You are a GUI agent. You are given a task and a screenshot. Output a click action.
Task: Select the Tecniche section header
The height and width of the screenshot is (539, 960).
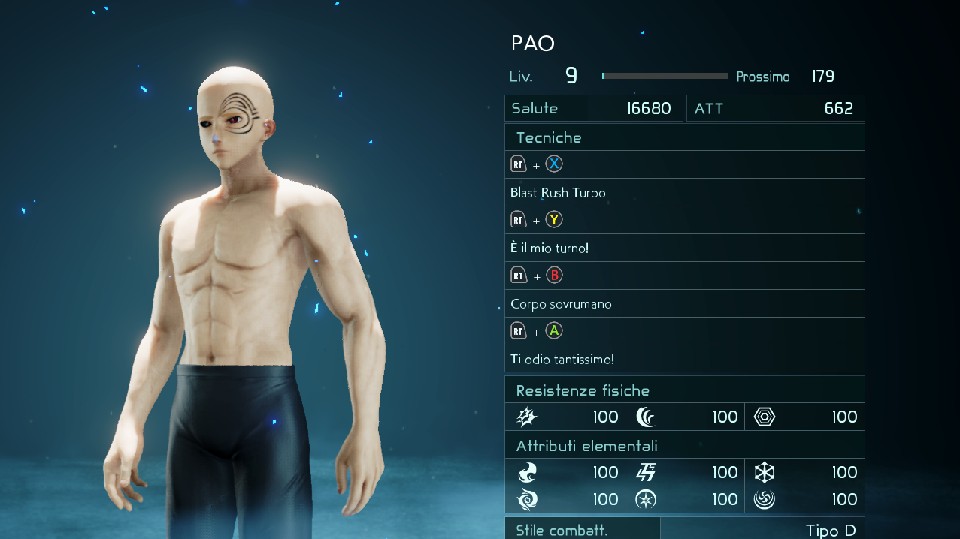pyautogui.click(x=548, y=137)
